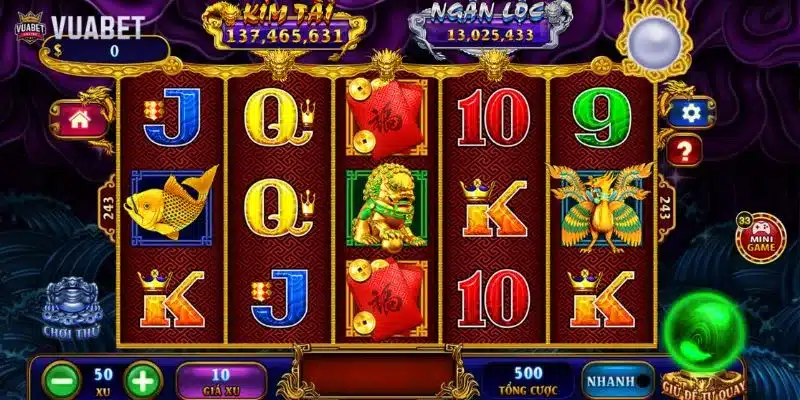Viewport: 800px width, 400px height.
Task: Click the 10 Giá Xu coin value button
Action: click(221, 381)
